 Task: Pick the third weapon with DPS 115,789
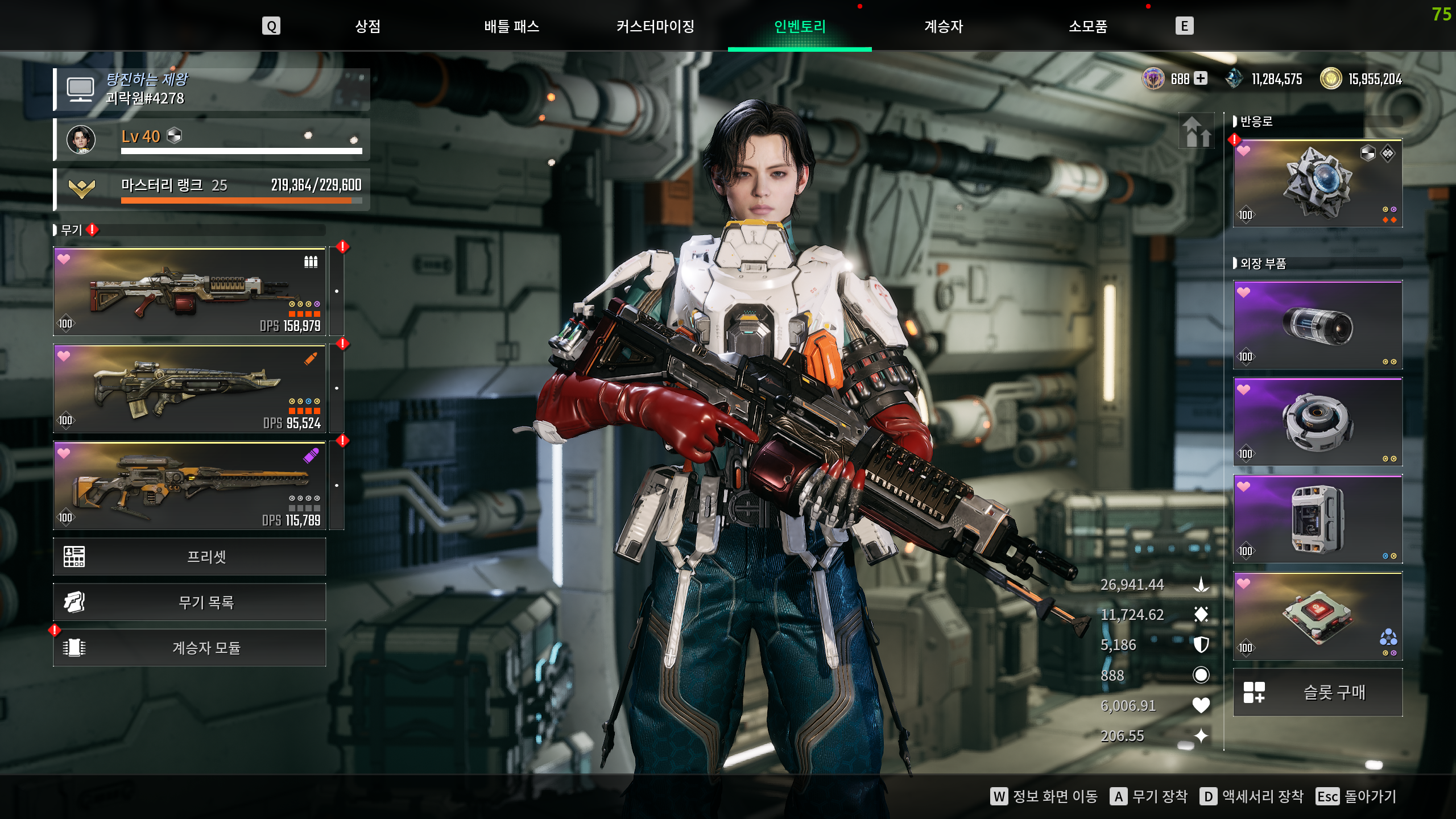(190, 486)
